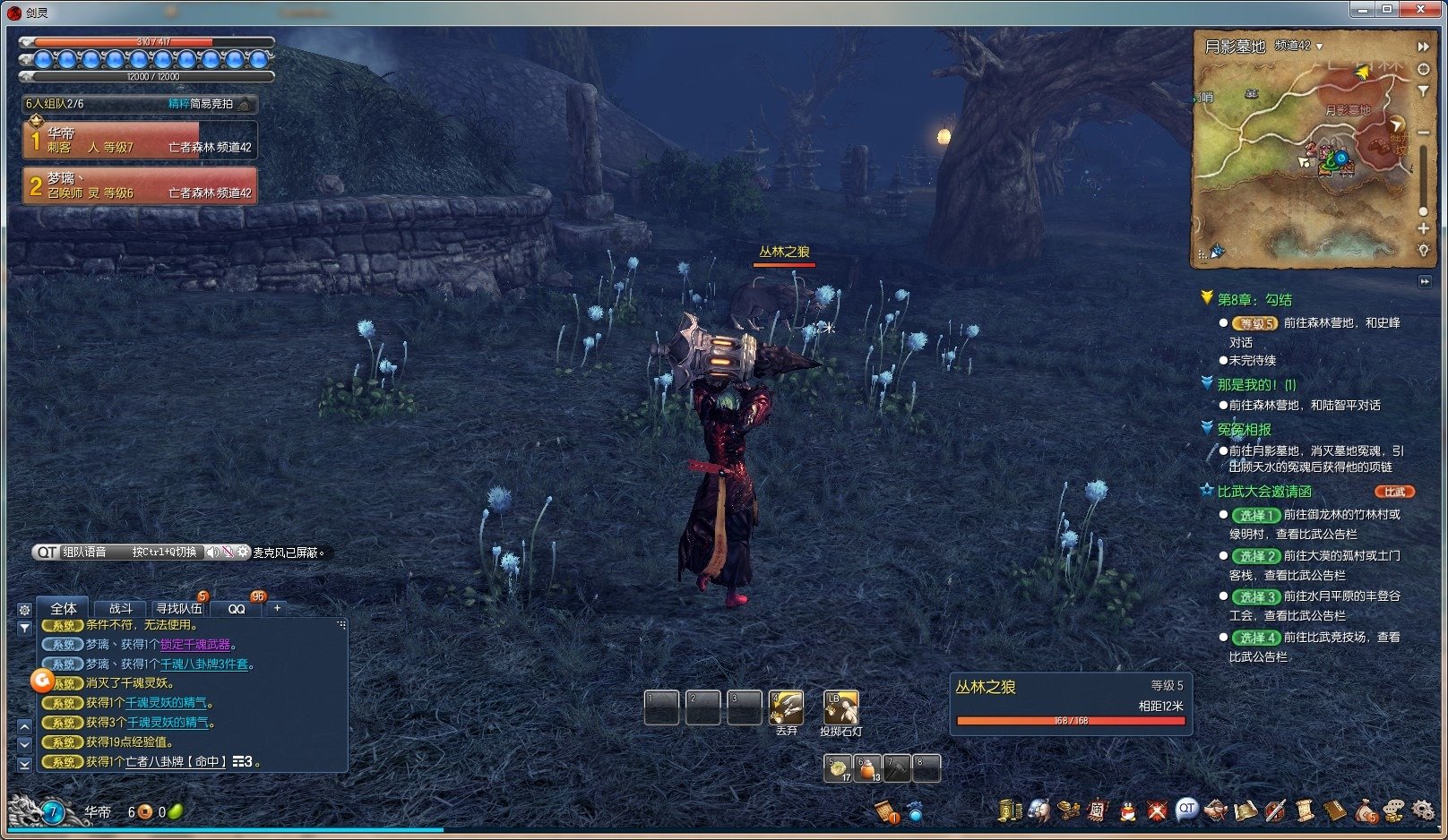
Task: Zoom in the minimap with the plus button
Action: (x=1423, y=228)
